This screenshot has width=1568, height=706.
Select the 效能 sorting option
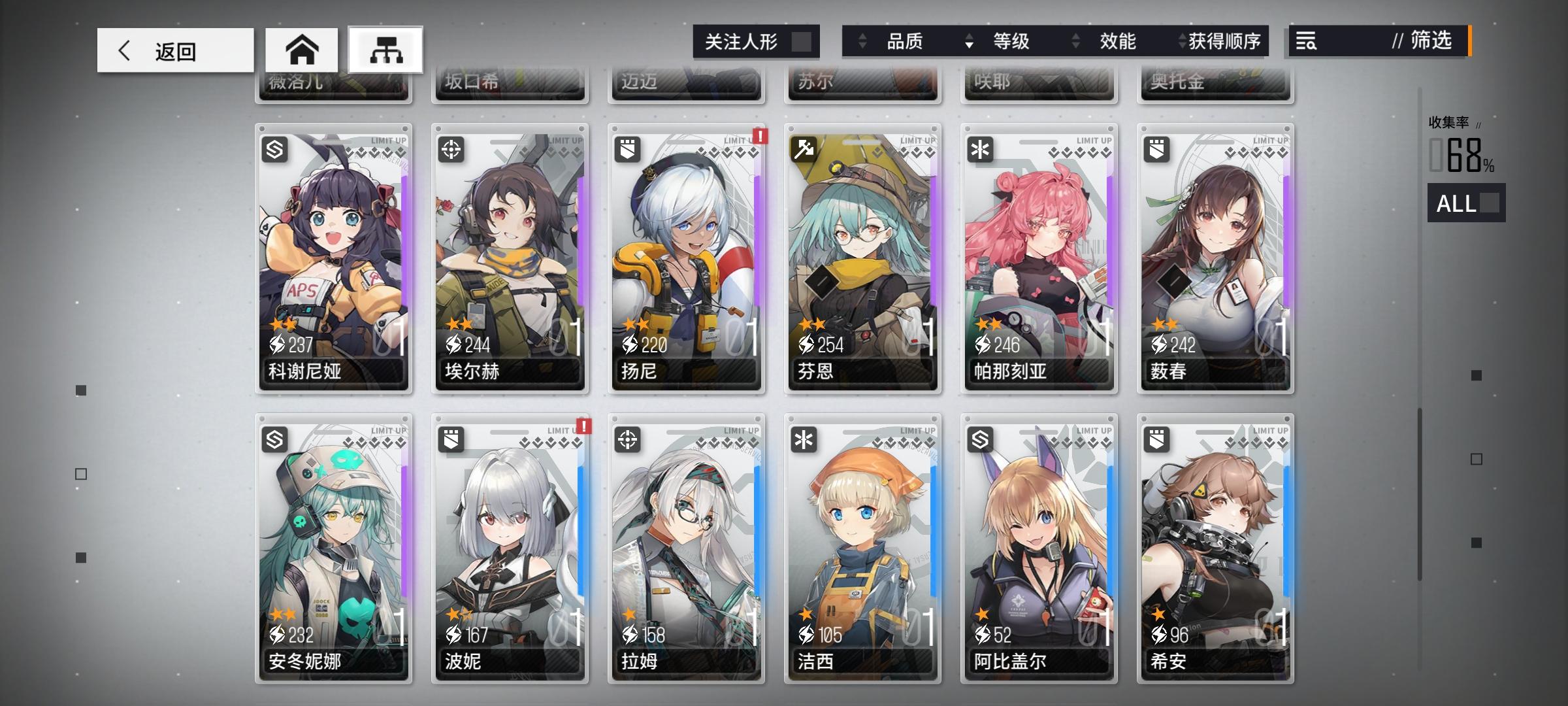tap(1119, 41)
